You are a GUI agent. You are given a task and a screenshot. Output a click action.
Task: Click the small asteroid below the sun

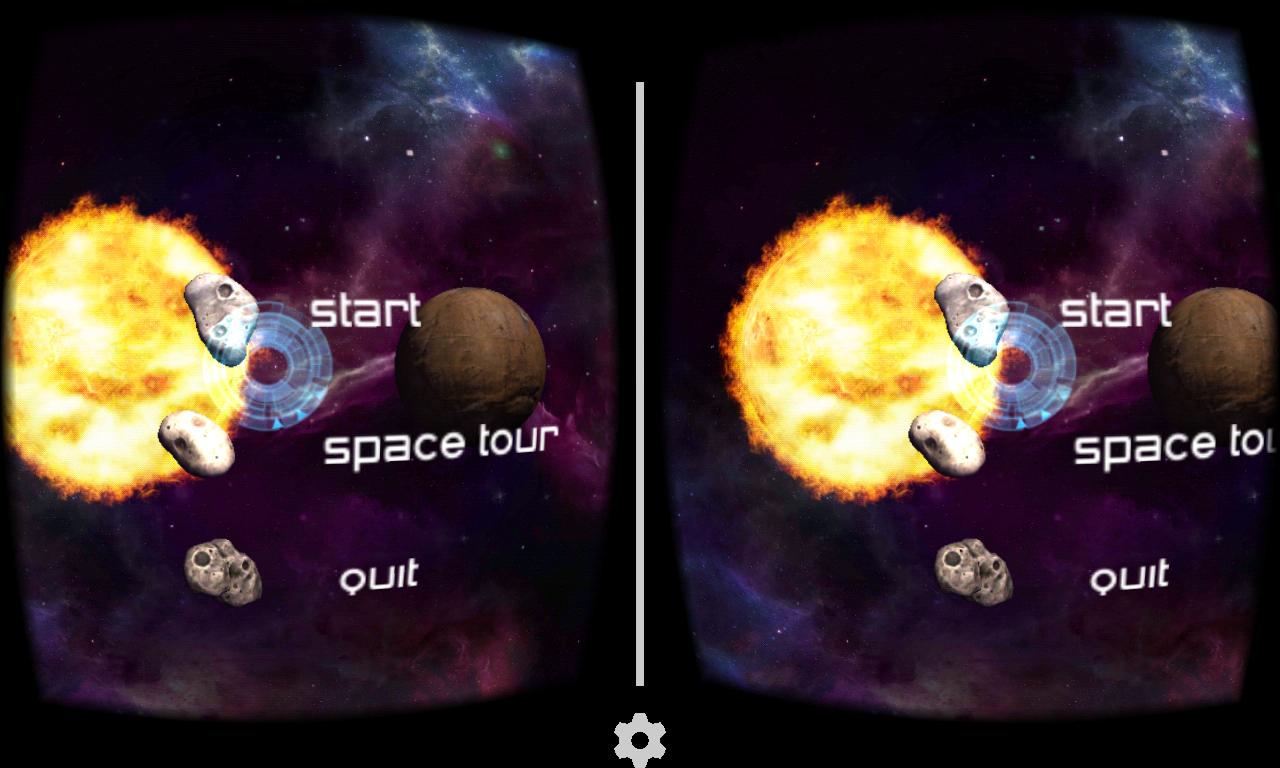point(197,440)
